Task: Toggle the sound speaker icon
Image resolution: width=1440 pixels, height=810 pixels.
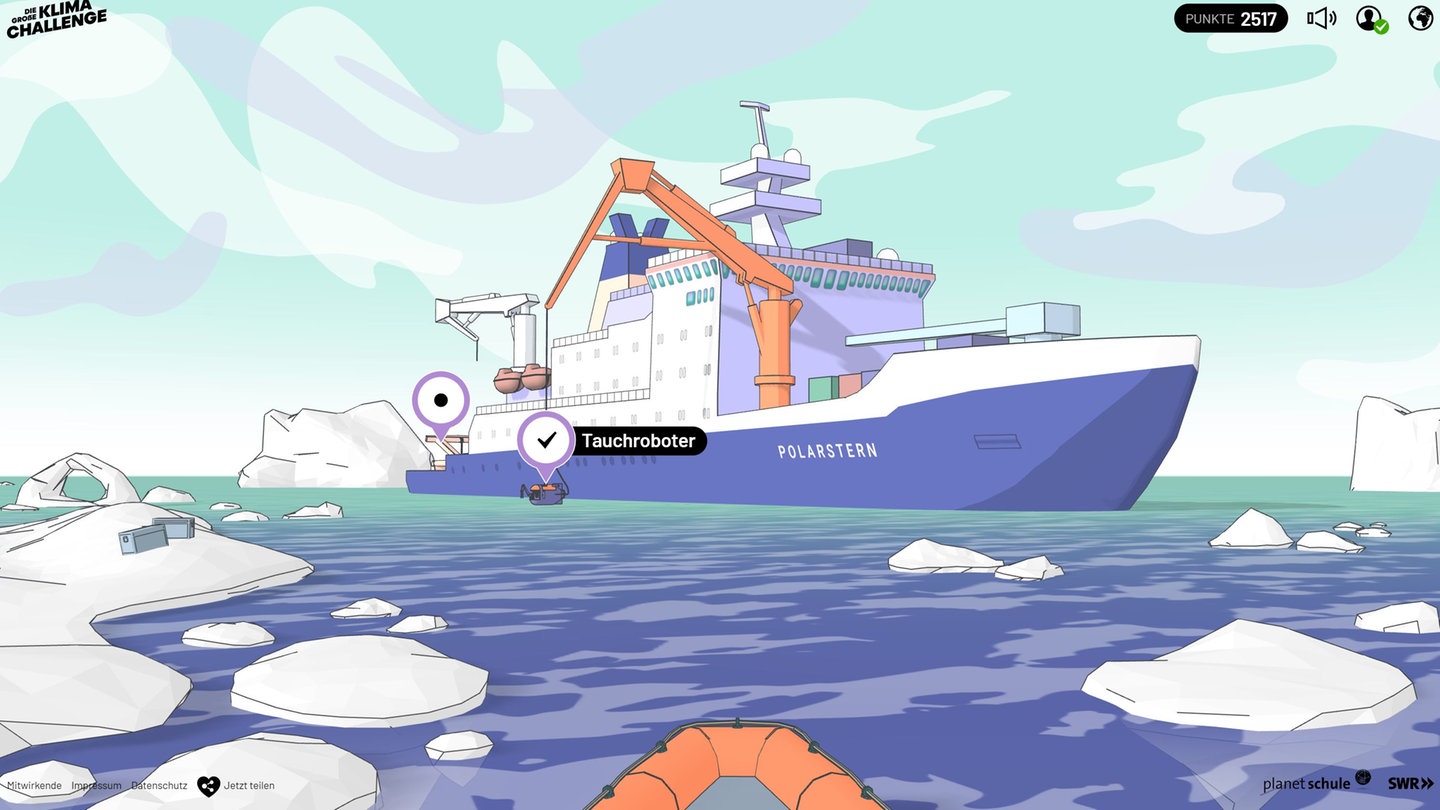Action: (x=1321, y=18)
